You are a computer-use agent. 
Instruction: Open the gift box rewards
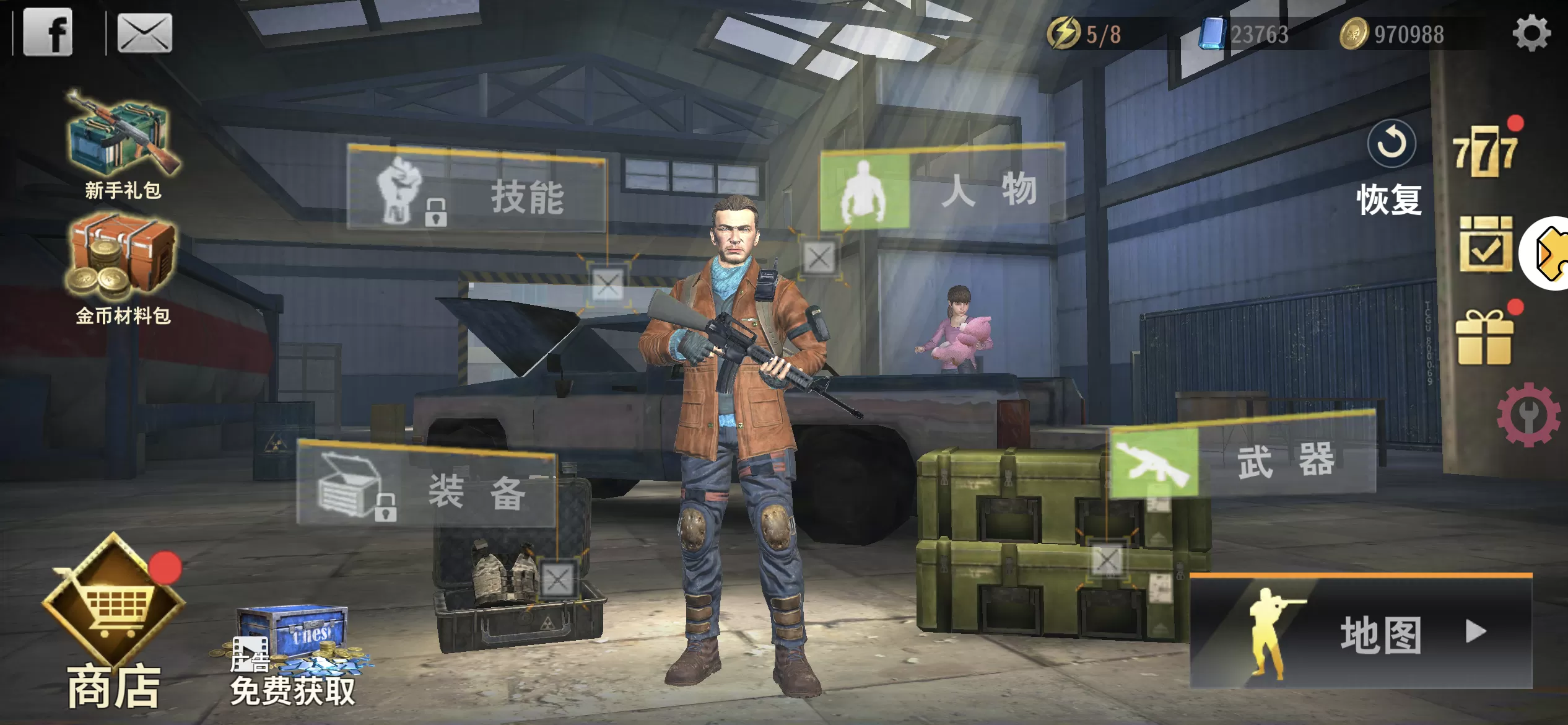coord(1486,338)
